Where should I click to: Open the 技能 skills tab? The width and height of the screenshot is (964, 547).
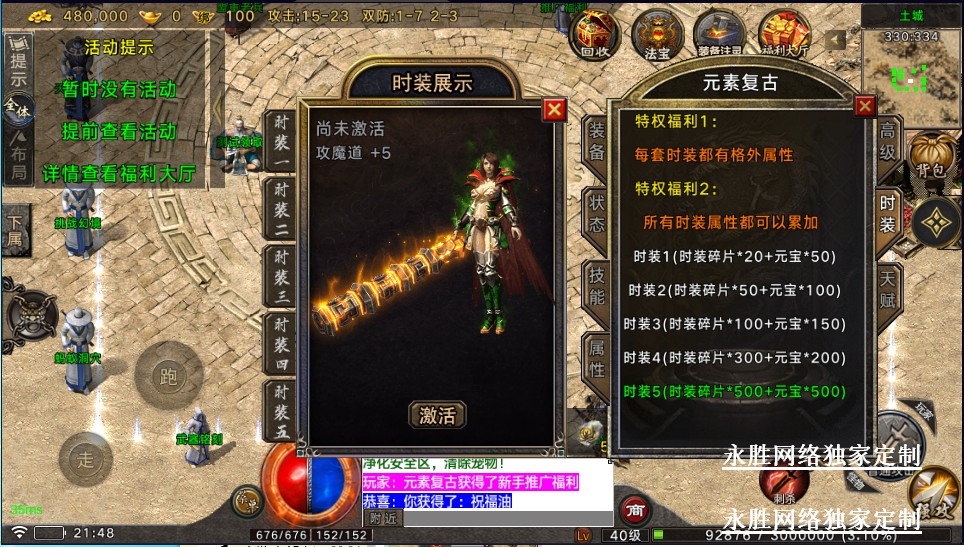tap(596, 285)
